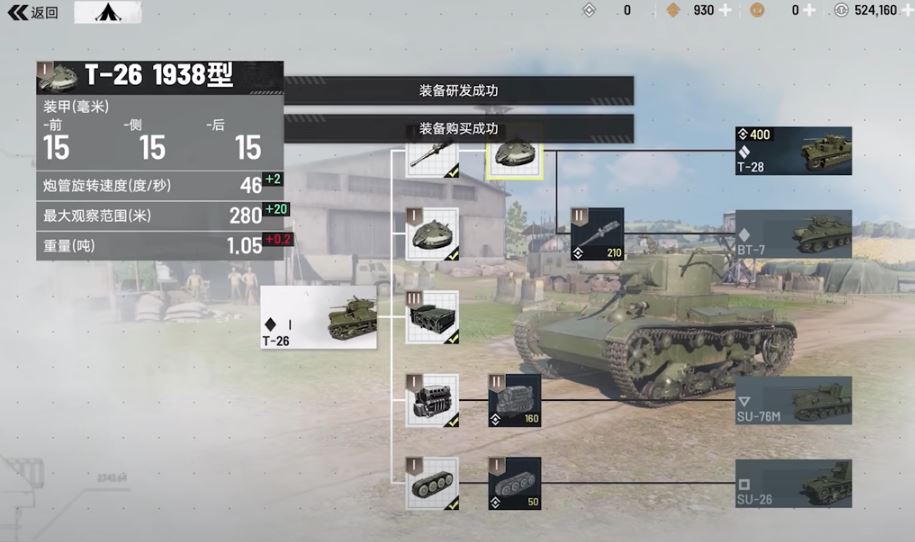This screenshot has height=542, width=915.
Task: Select the installed tier I tracks
Action: point(432,483)
